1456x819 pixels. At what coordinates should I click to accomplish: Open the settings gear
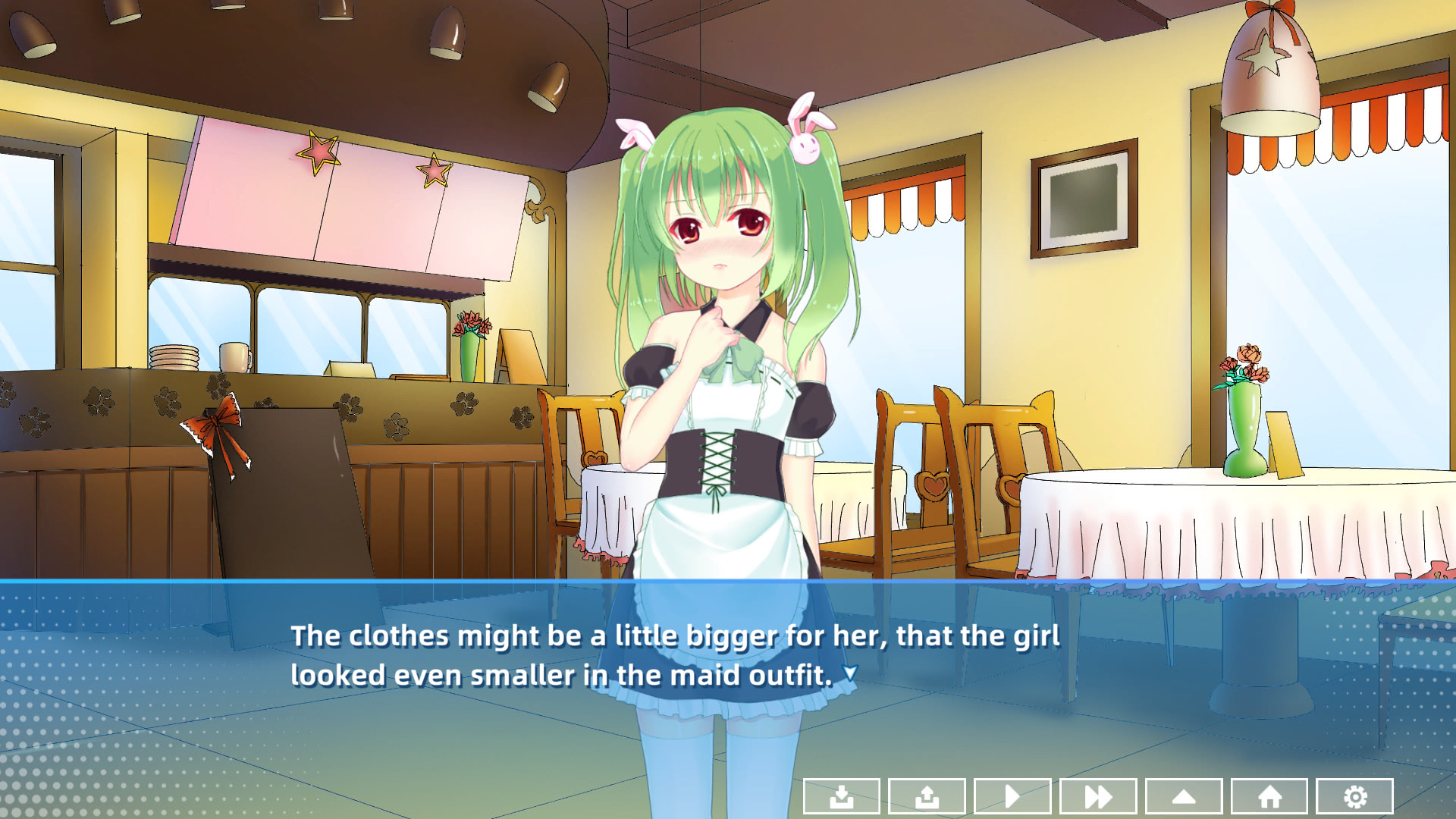point(1354,796)
